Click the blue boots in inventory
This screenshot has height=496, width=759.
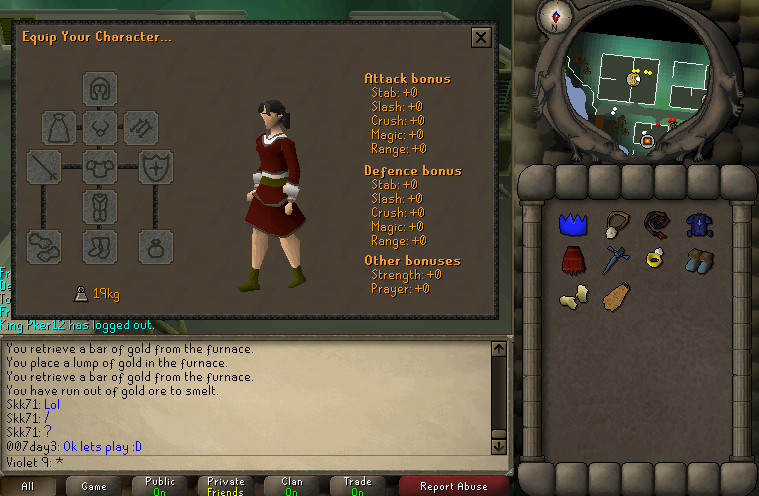[x=698, y=261]
